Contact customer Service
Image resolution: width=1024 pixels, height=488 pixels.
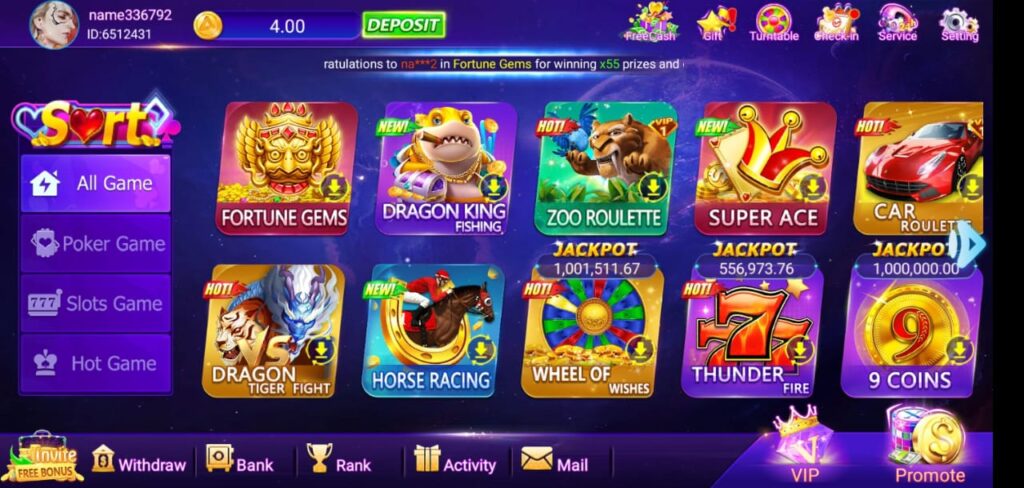coord(897,22)
